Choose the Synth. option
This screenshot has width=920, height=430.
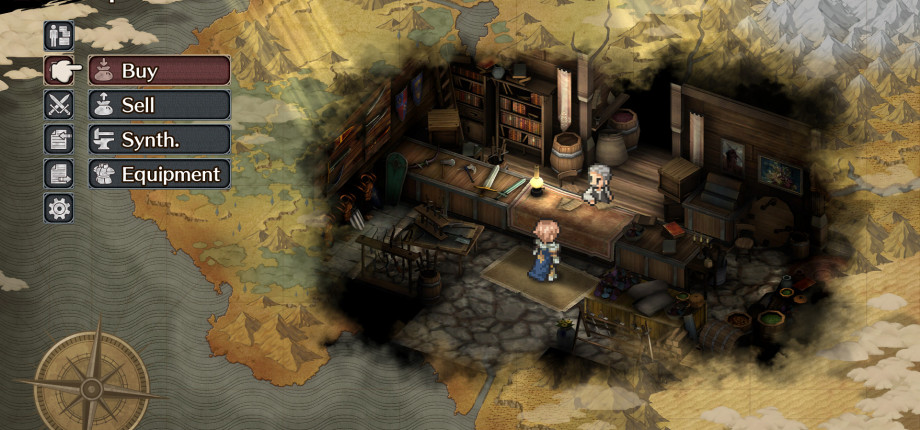[159, 139]
